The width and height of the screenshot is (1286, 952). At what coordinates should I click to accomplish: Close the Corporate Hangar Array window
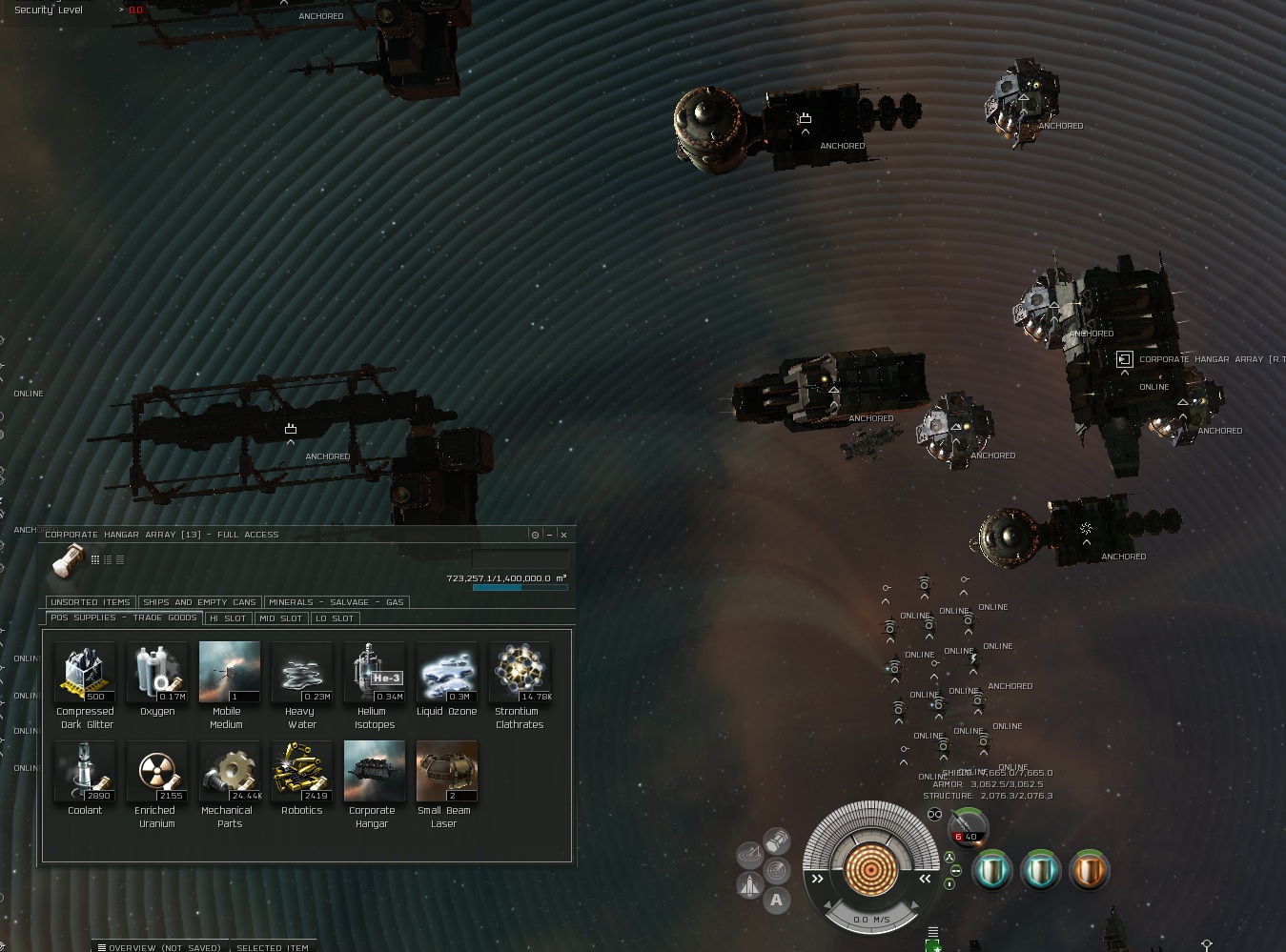[563, 535]
